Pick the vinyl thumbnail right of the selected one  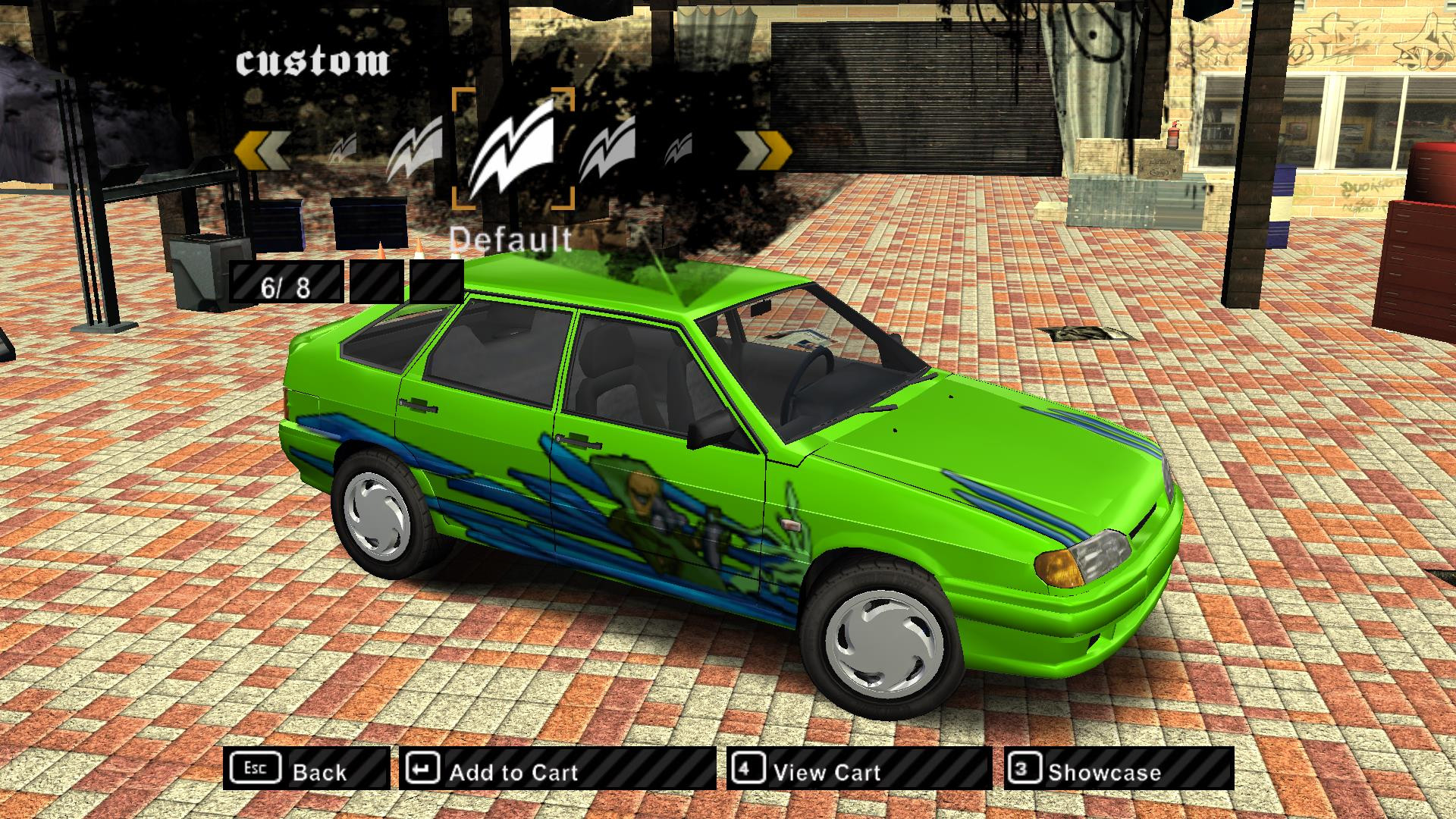coord(607,148)
